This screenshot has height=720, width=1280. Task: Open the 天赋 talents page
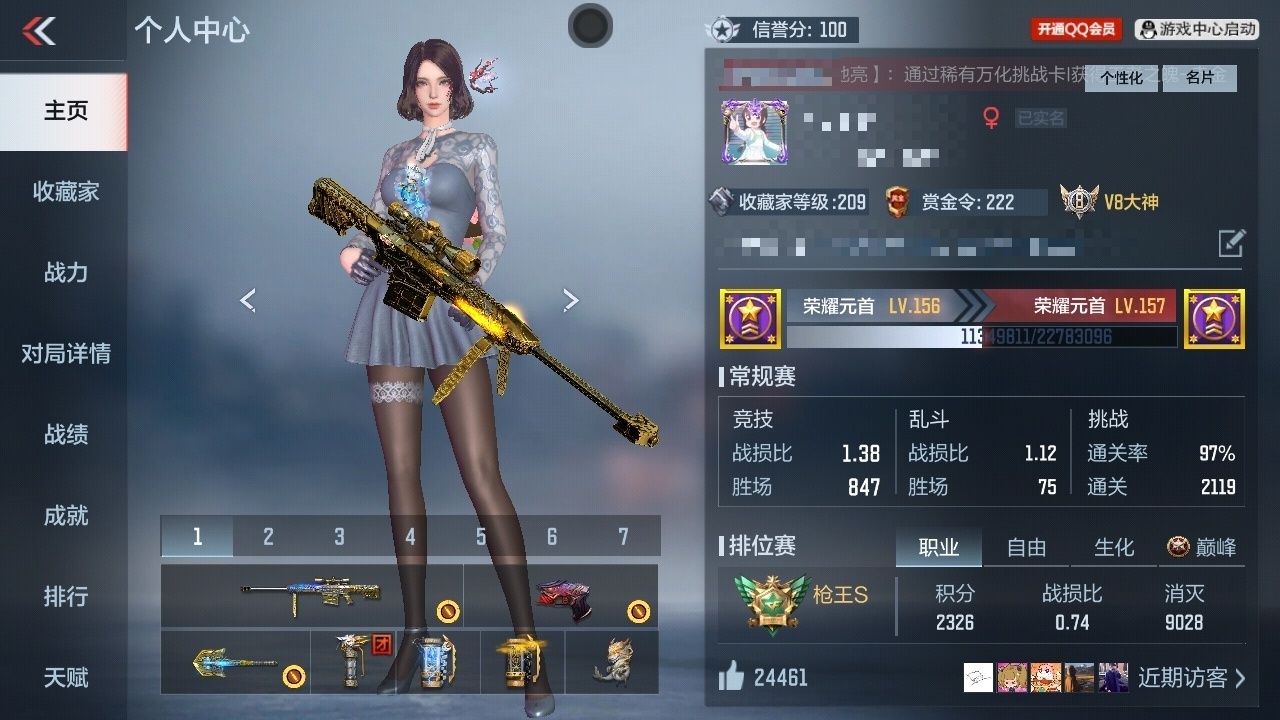(65, 677)
